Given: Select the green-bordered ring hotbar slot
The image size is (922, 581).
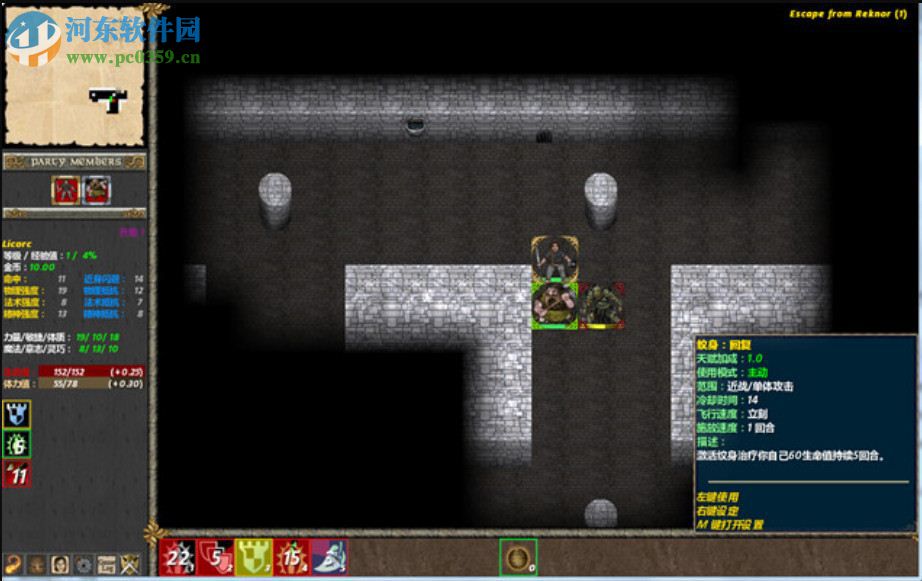Looking at the screenshot, I should click(x=518, y=557).
